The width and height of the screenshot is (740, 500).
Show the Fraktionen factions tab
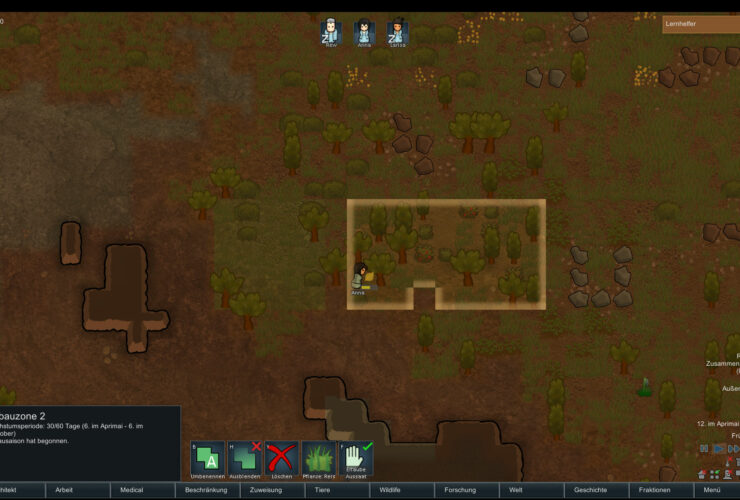[654, 491]
